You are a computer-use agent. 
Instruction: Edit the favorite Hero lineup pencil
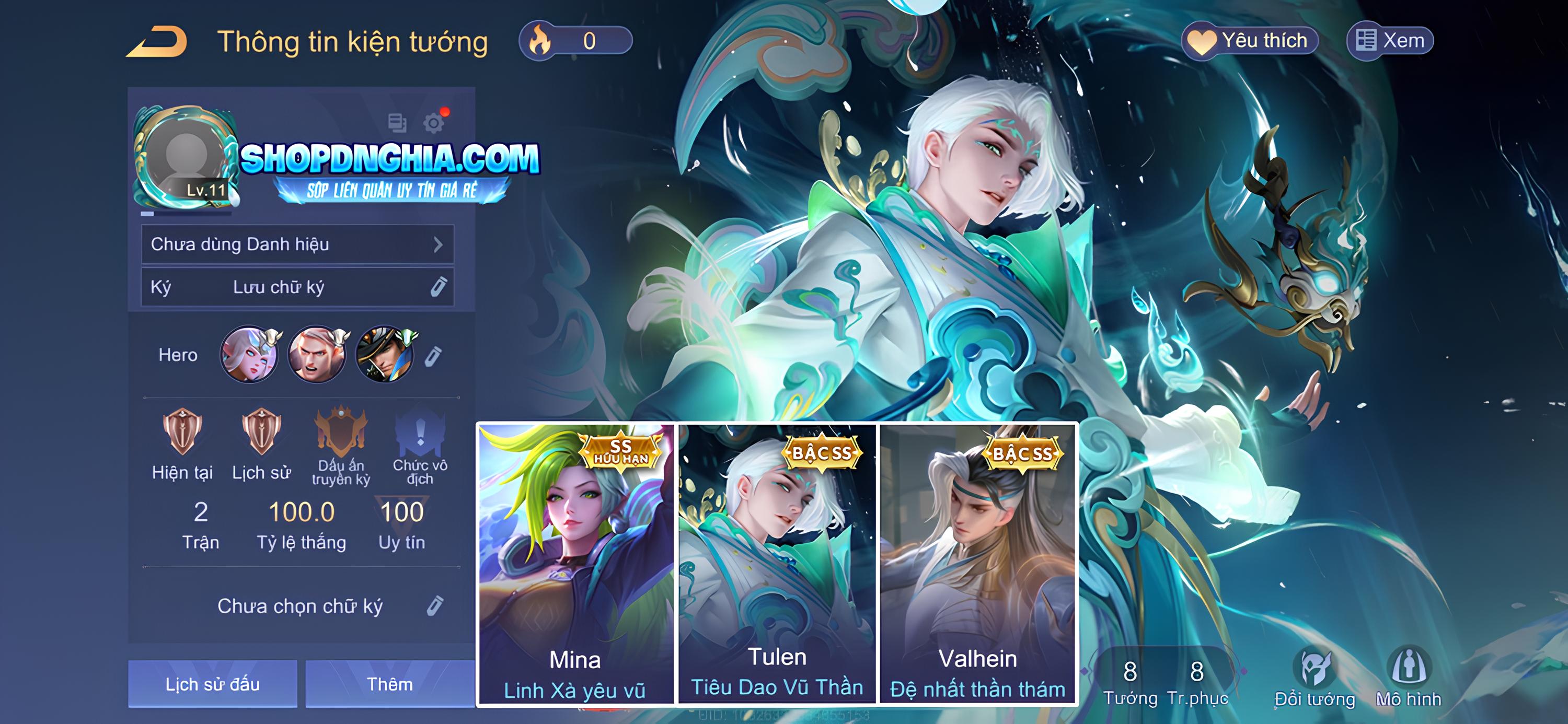point(433,356)
